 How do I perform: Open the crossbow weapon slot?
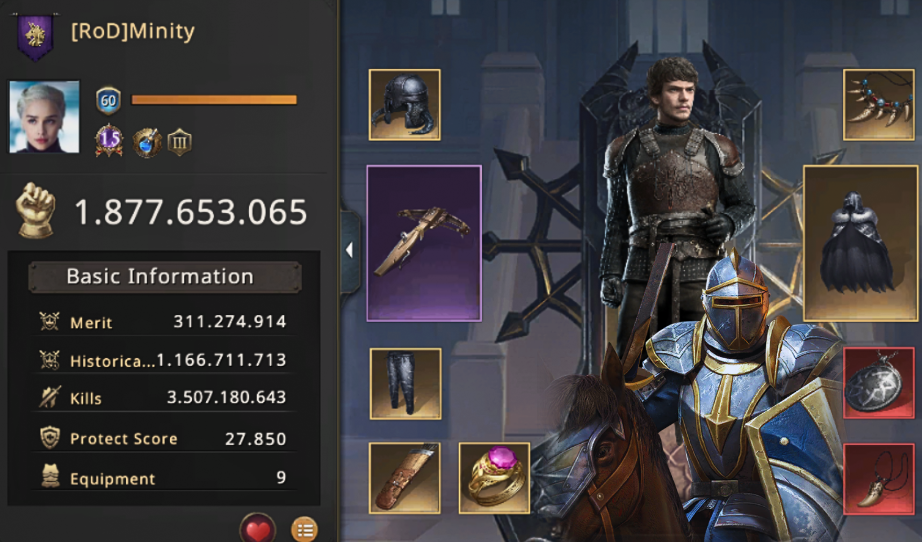(x=424, y=243)
